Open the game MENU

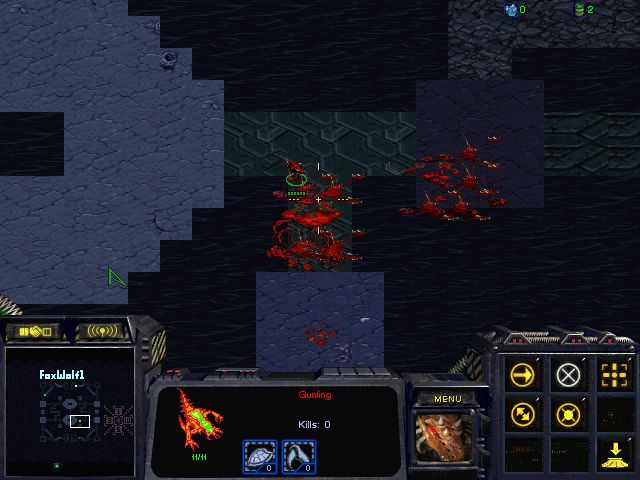coord(448,399)
